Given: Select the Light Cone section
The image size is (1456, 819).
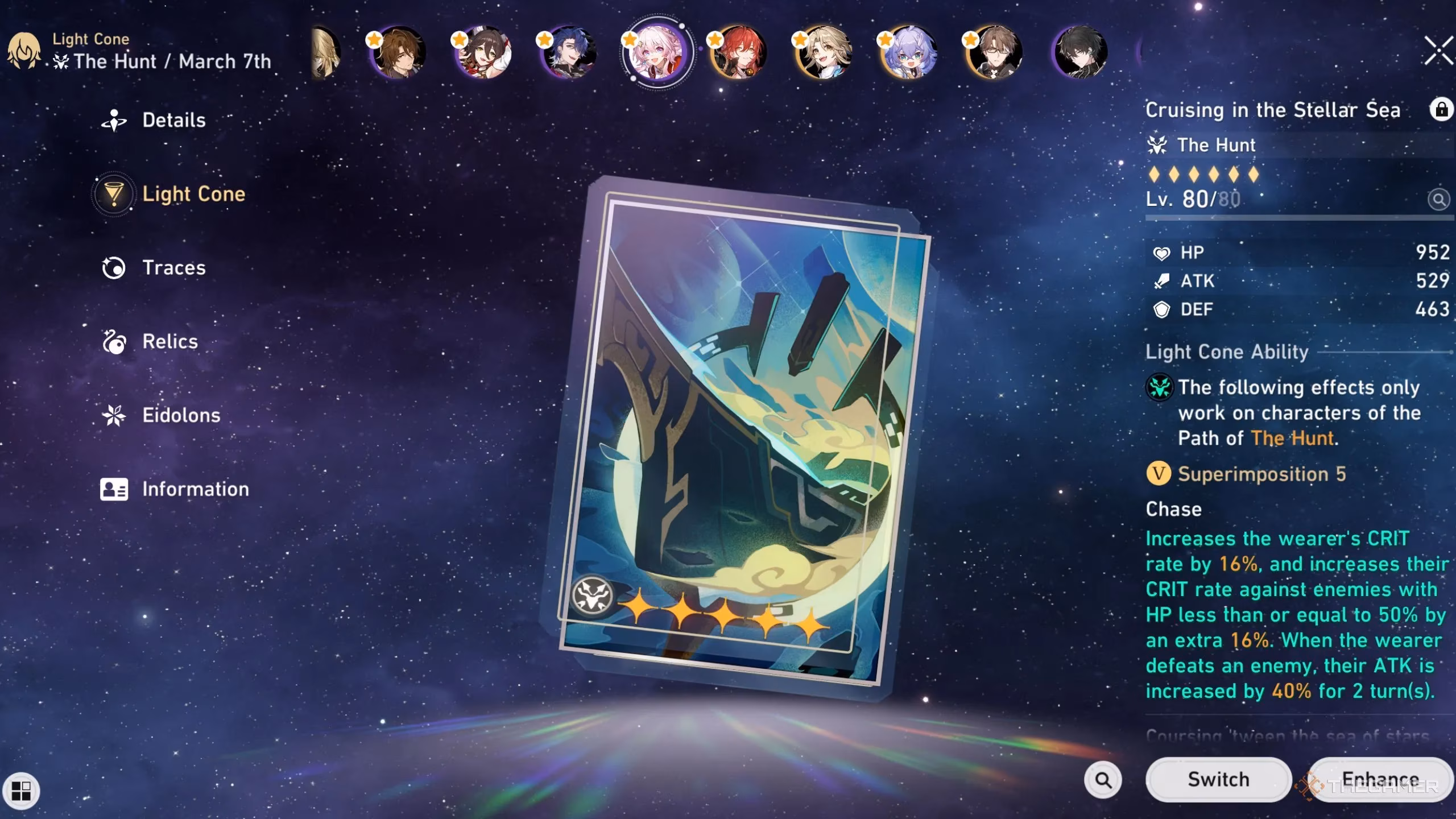Looking at the screenshot, I should [x=193, y=194].
